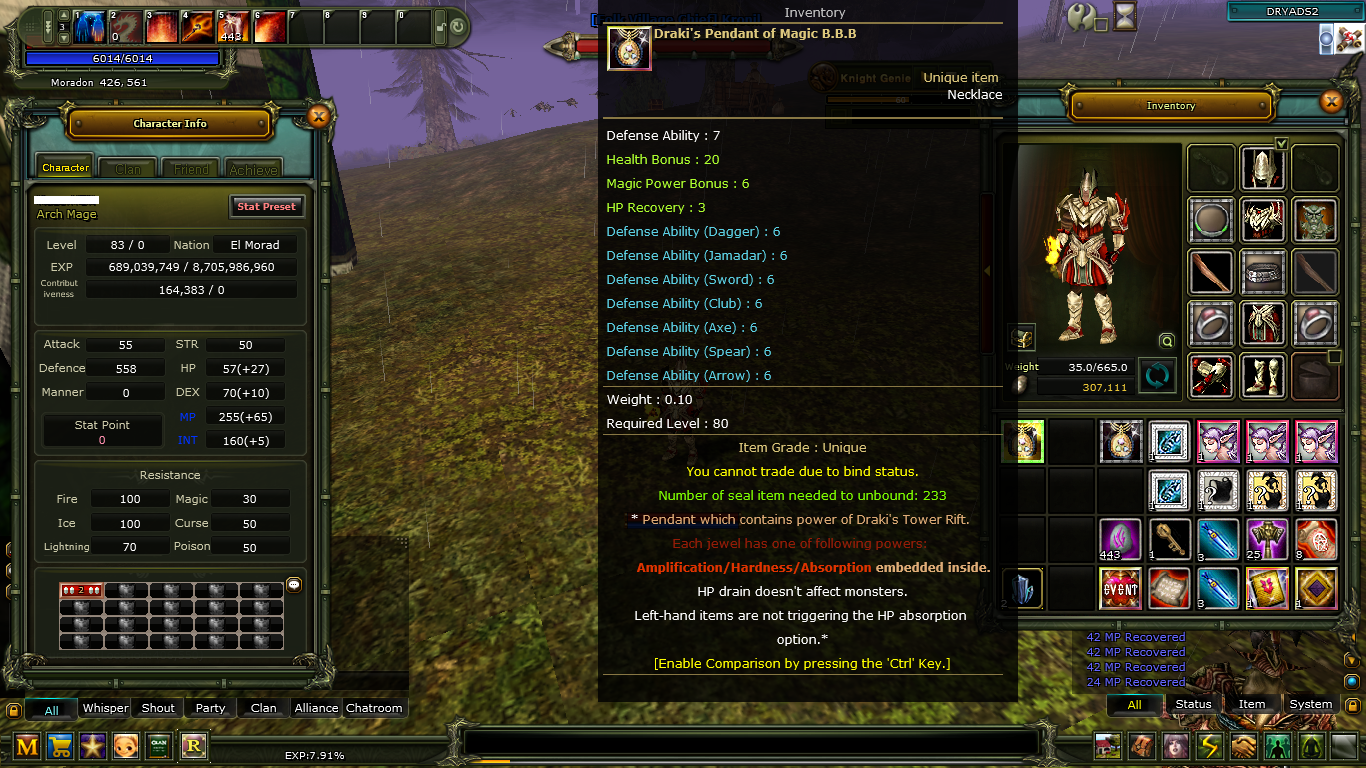This screenshot has width=1366, height=768.
Task: Toggle the 'Q' zoom view on the character model
Action: pyautogui.click(x=1166, y=341)
